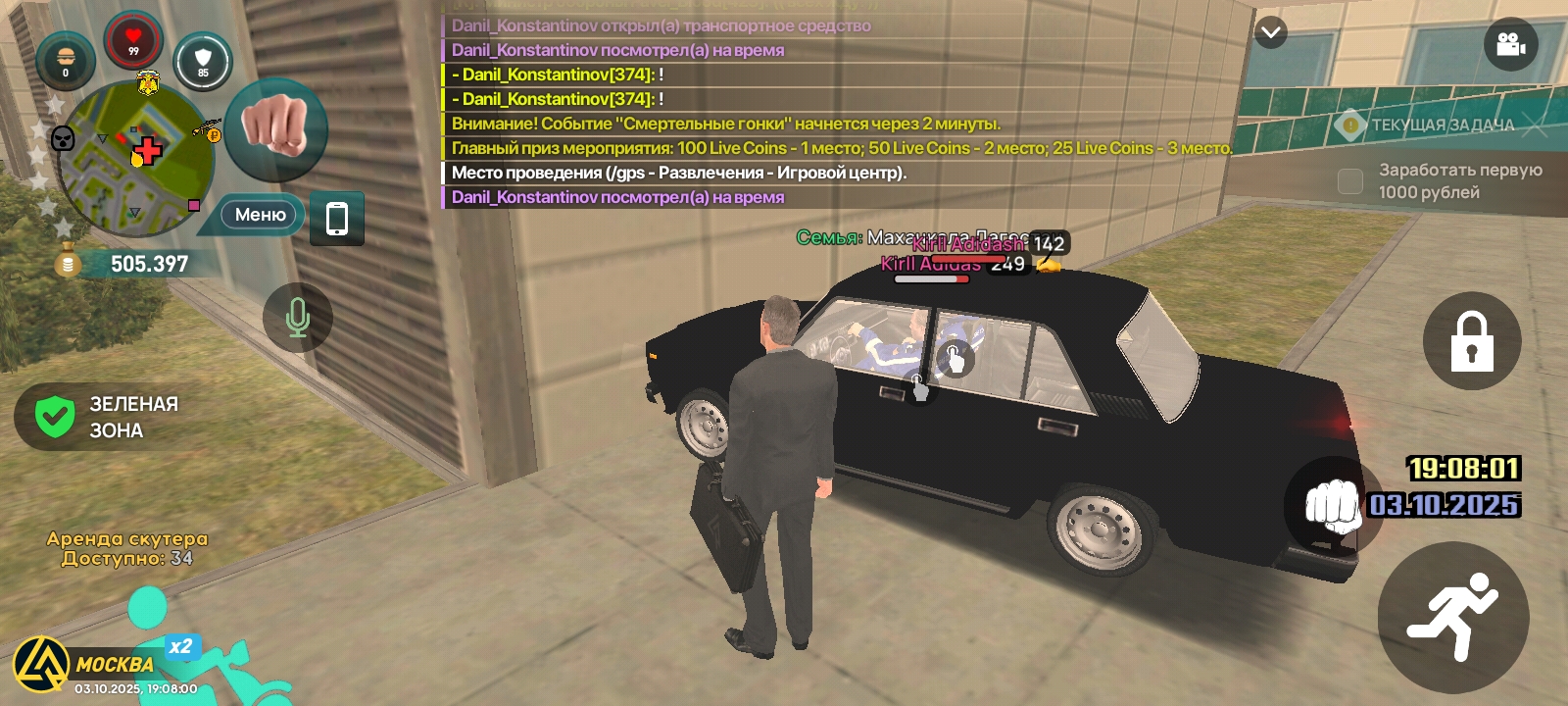Open the Меню button

click(x=258, y=214)
